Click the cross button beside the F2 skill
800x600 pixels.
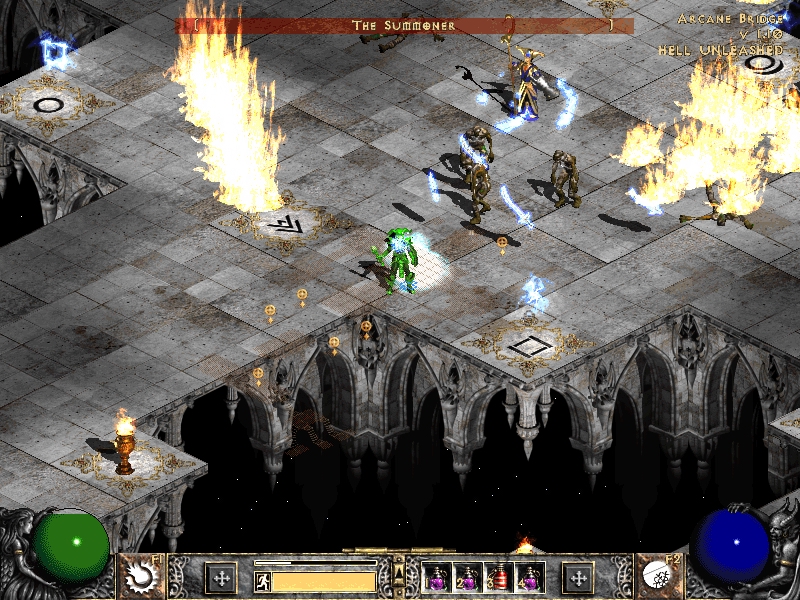coord(578,577)
